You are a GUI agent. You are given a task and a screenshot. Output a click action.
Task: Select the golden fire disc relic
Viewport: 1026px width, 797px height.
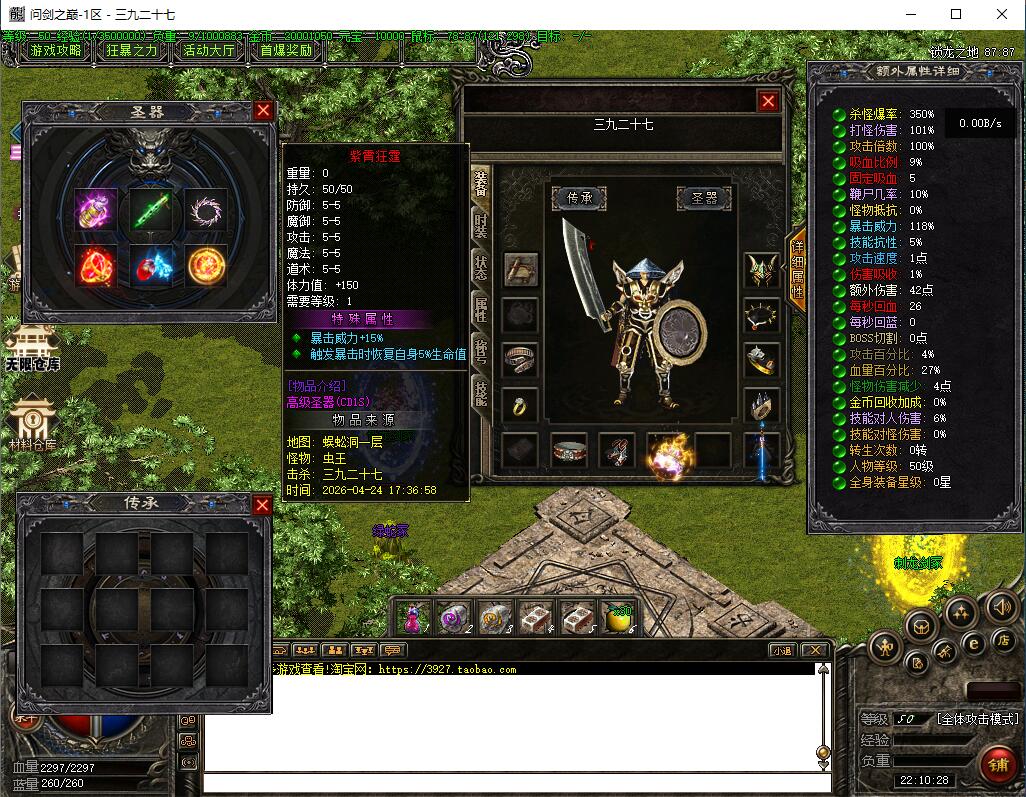tap(206, 265)
